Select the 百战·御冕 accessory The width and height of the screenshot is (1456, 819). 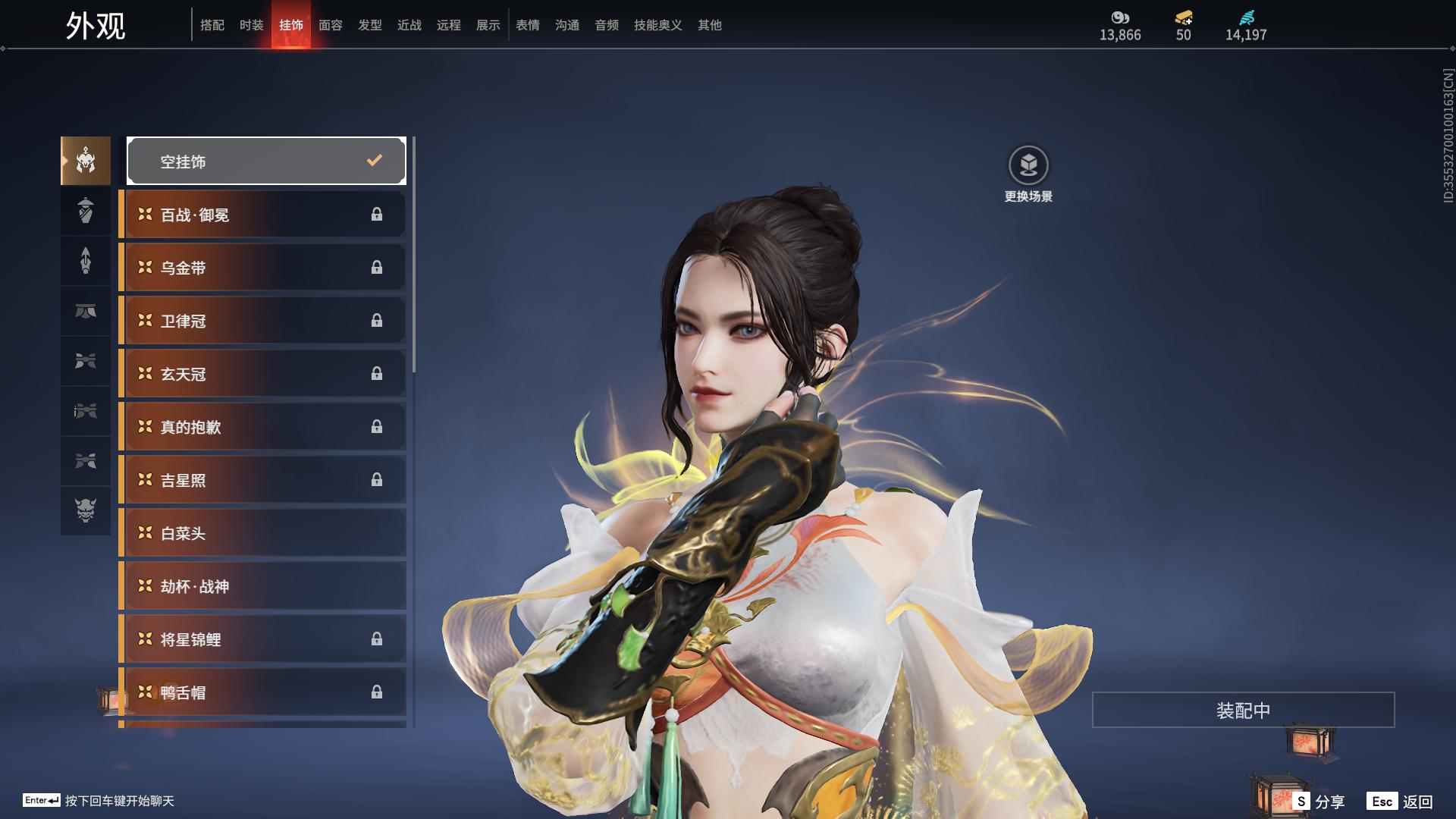point(263,215)
